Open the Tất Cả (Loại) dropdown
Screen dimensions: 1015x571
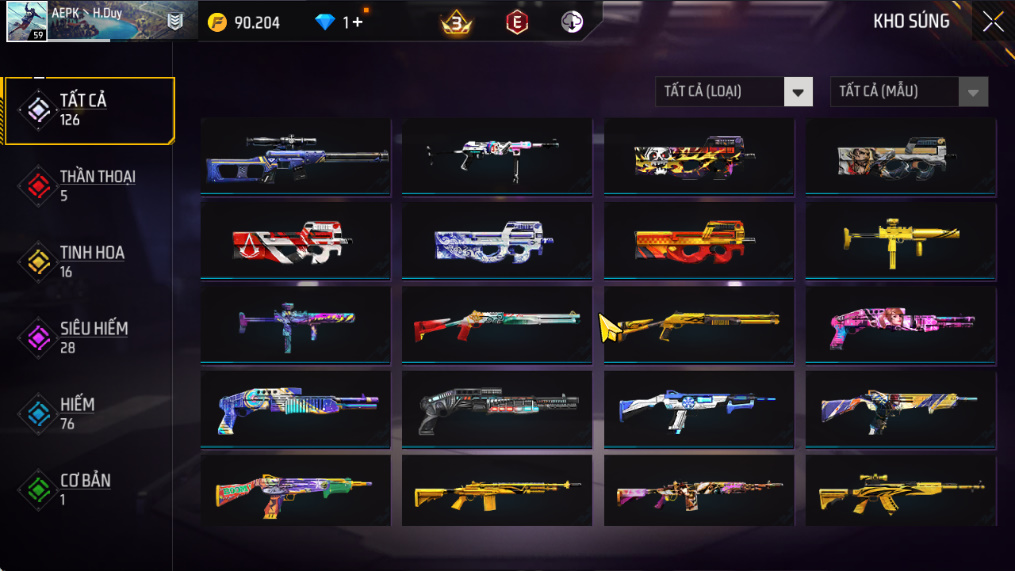click(734, 92)
